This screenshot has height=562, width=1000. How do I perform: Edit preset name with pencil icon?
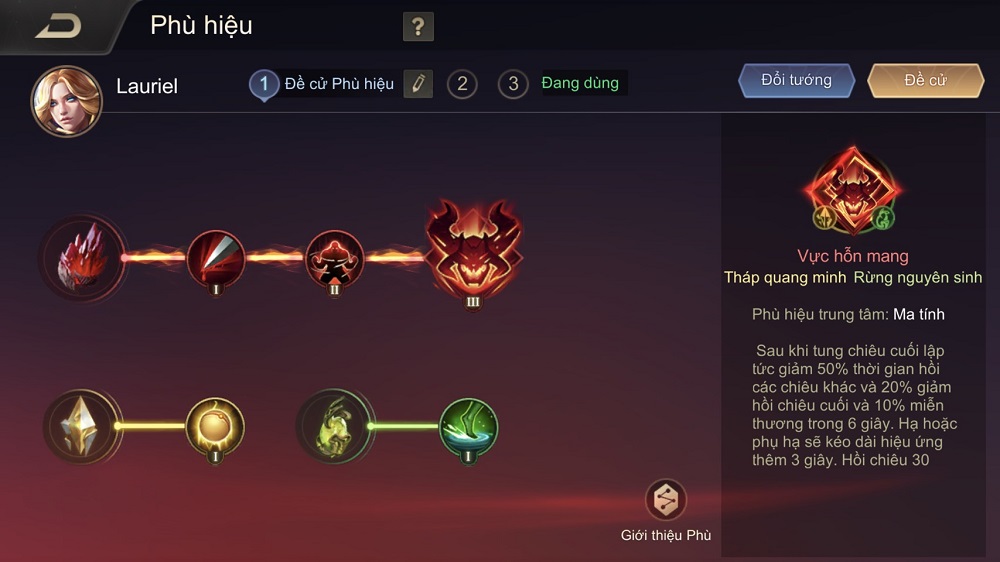[418, 84]
